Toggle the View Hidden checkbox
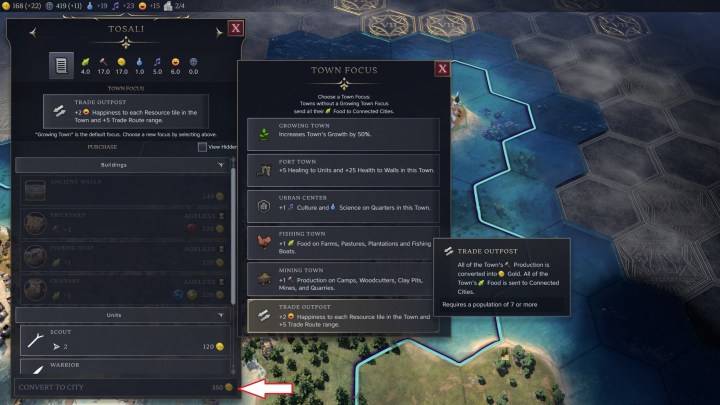This screenshot has height=405, width=720. point(202,147)
